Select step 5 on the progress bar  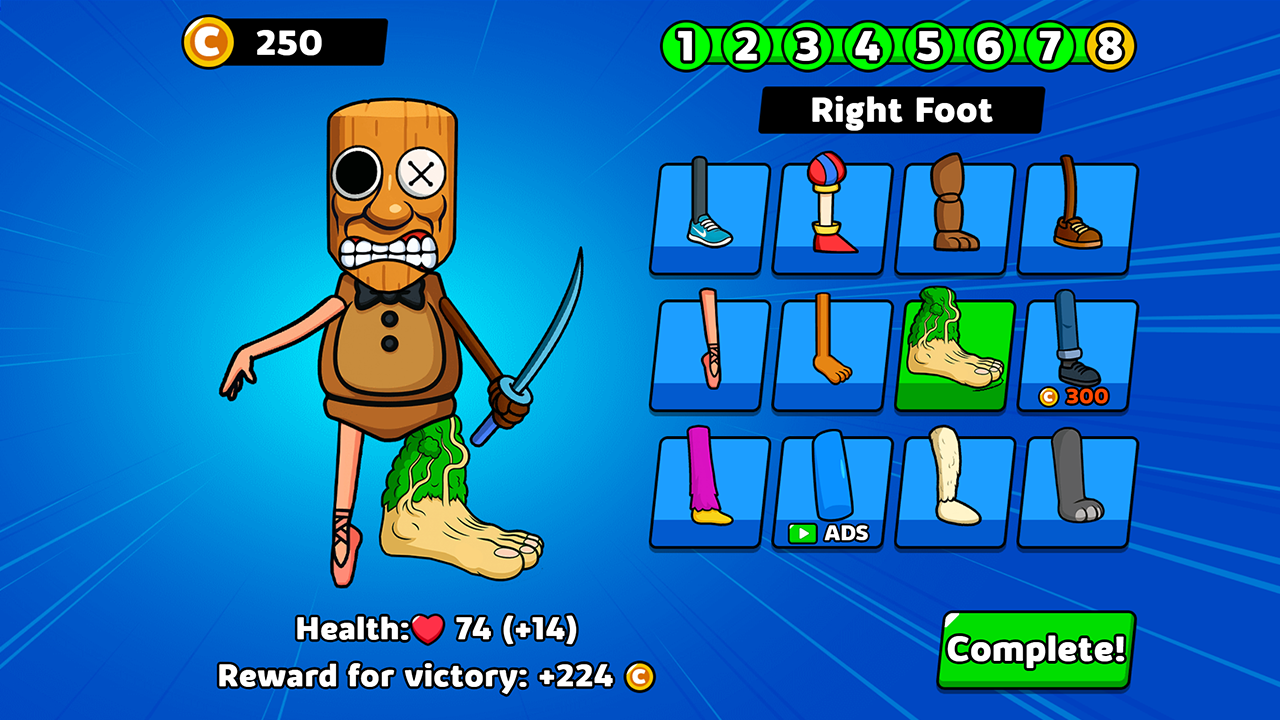point(928,45)
